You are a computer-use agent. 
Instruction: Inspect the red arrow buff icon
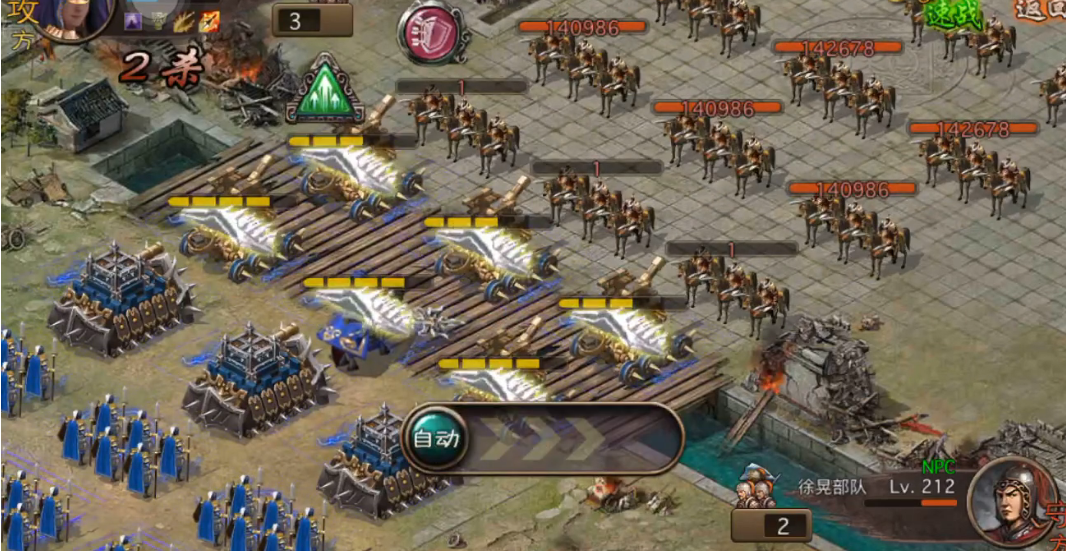pos(208,22)
